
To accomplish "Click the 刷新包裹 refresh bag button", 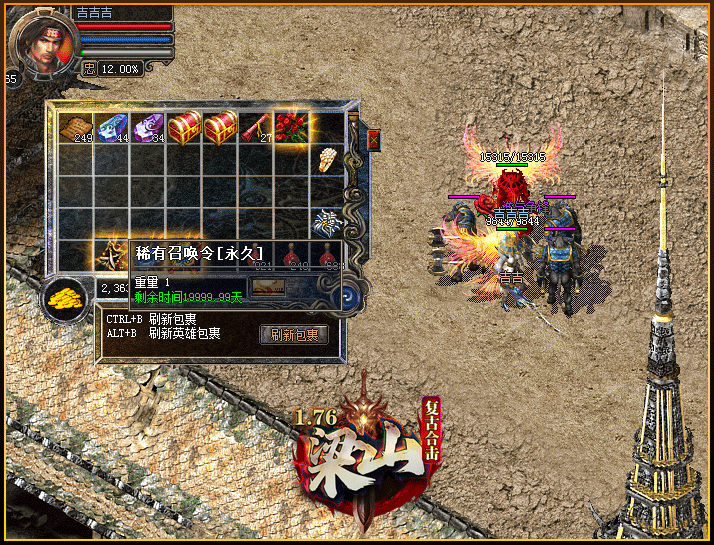I will tap(294, 335).
